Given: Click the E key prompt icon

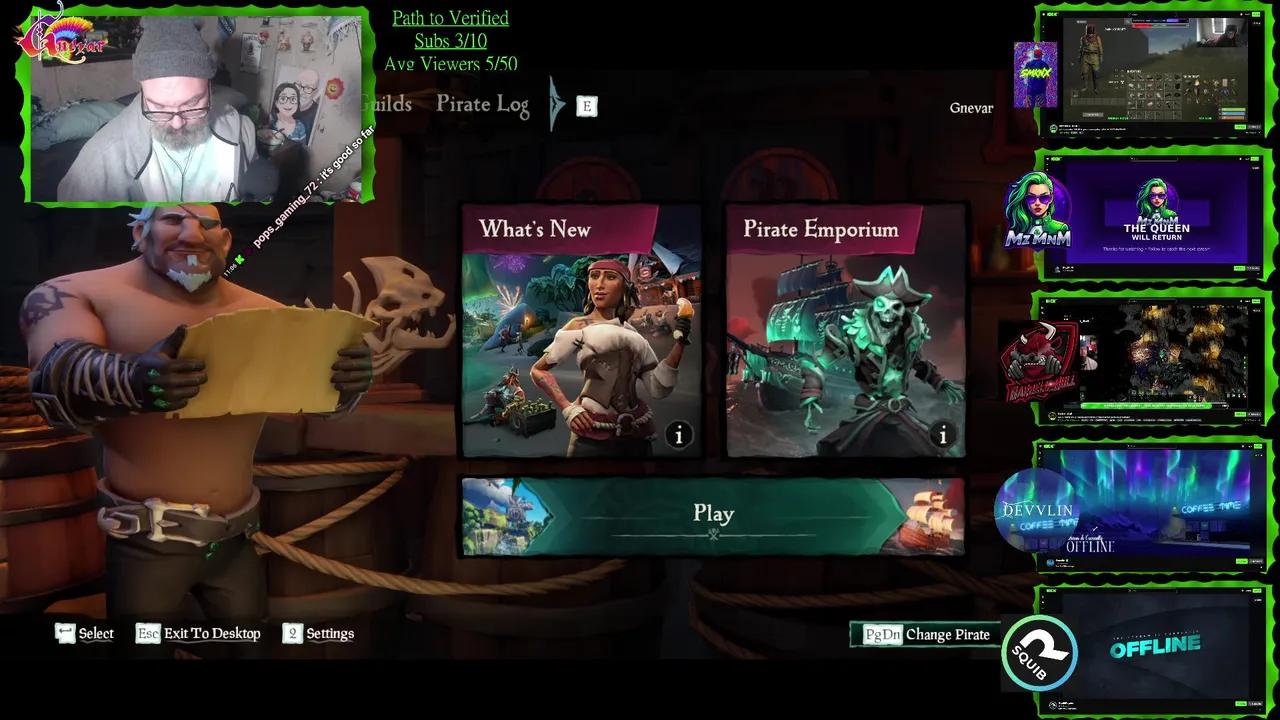Looking at the screenshot, I should click(586, 104).
